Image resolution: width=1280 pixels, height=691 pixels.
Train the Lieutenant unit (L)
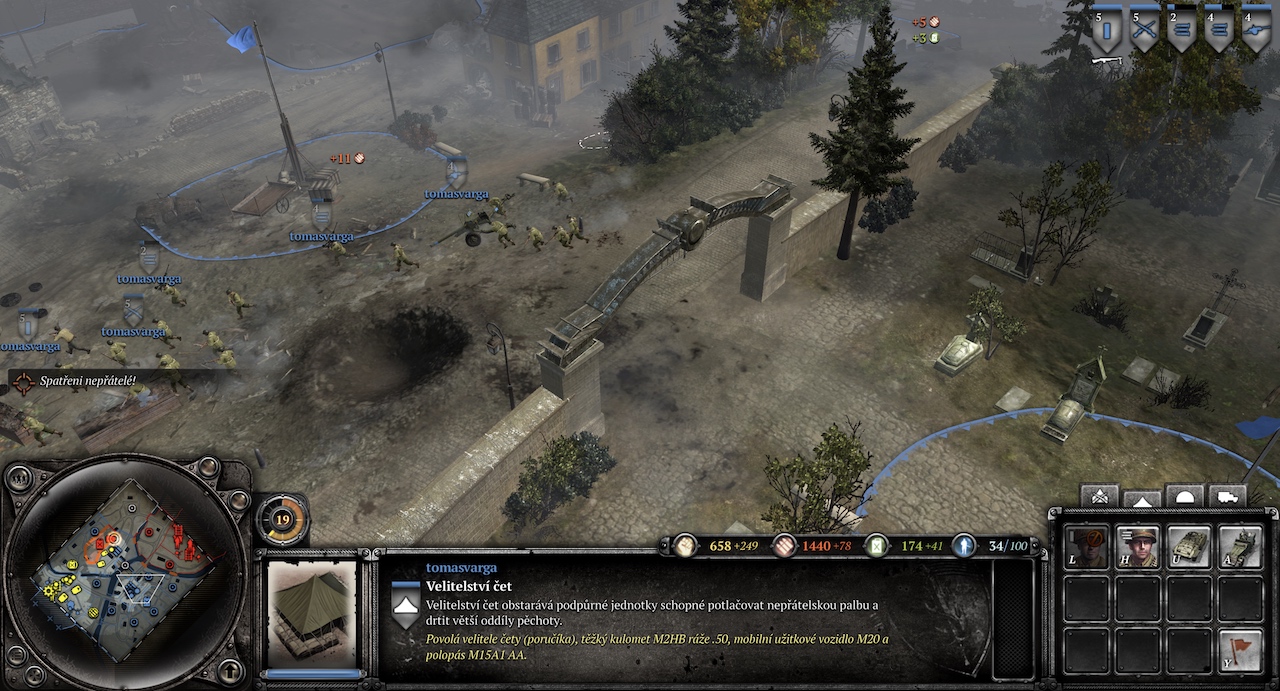point(1086,548)
